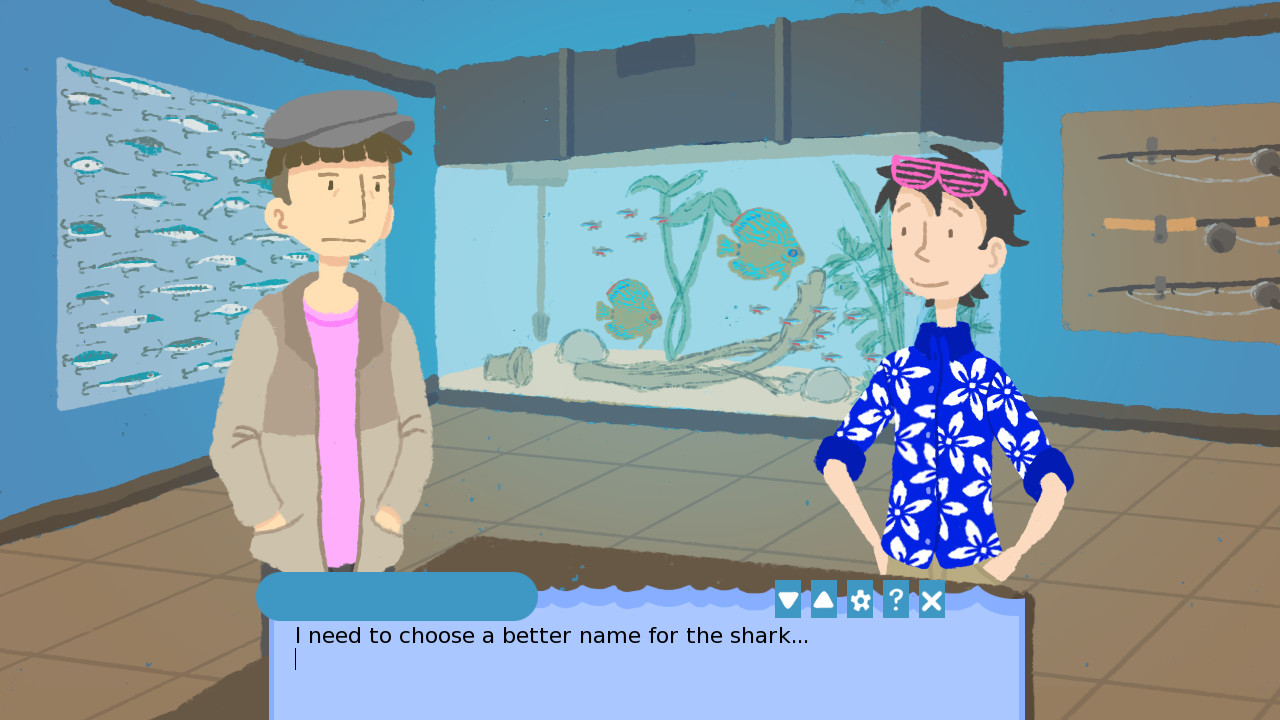Open the settings gear icon
Image resolution: width=1280 pixels, height=720 pixels.
click(x=859, y=600)
